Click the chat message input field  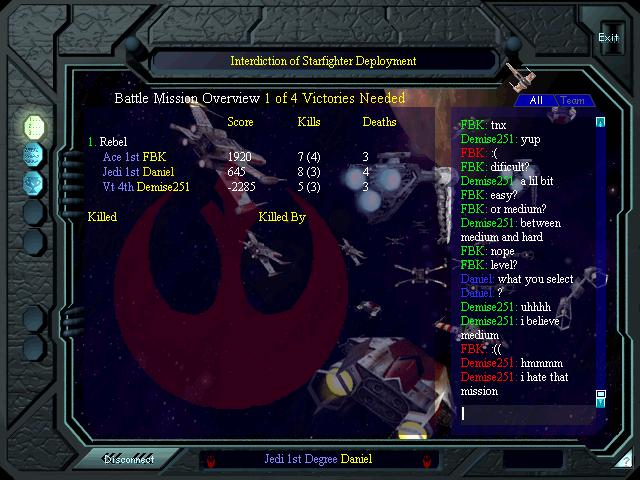[x=525, y=412]
